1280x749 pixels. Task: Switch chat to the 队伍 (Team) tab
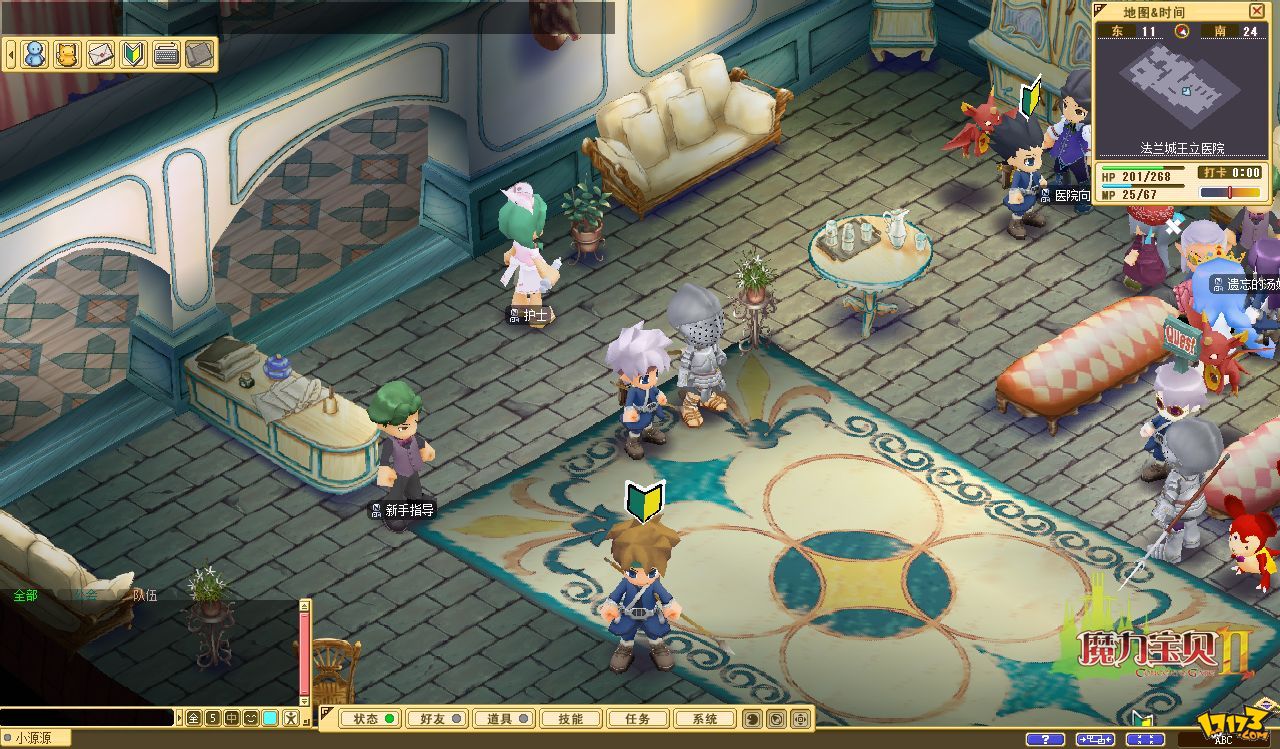click(145, 596)
